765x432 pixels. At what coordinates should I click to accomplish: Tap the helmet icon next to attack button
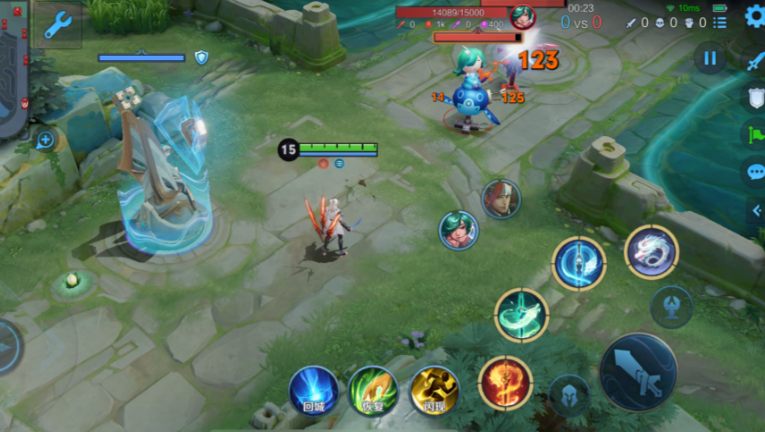click(568, 394)
